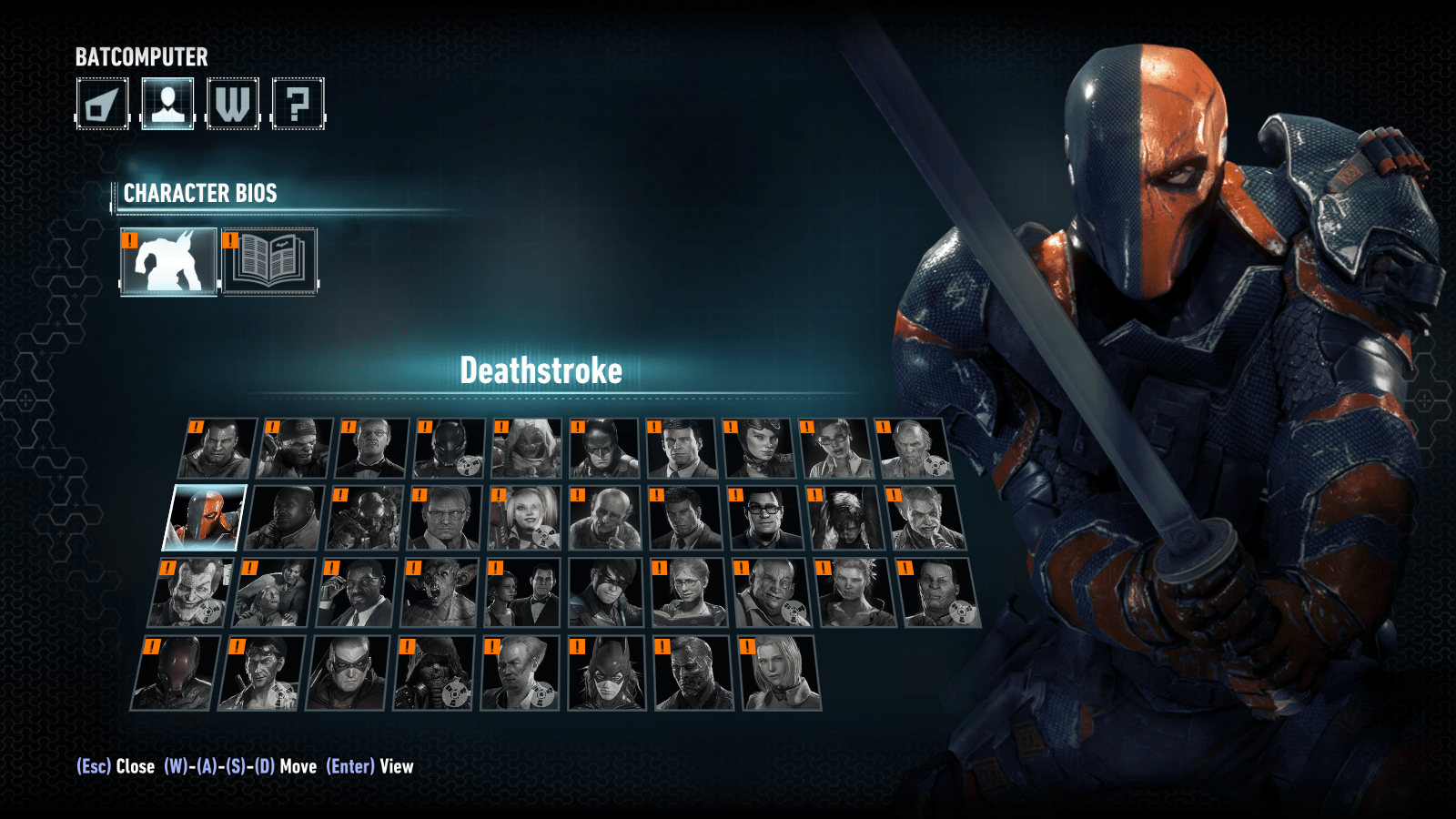Select the Arkham Knight helmet portrait
This screenshot has height=819, width=1456.
(450, 449)
